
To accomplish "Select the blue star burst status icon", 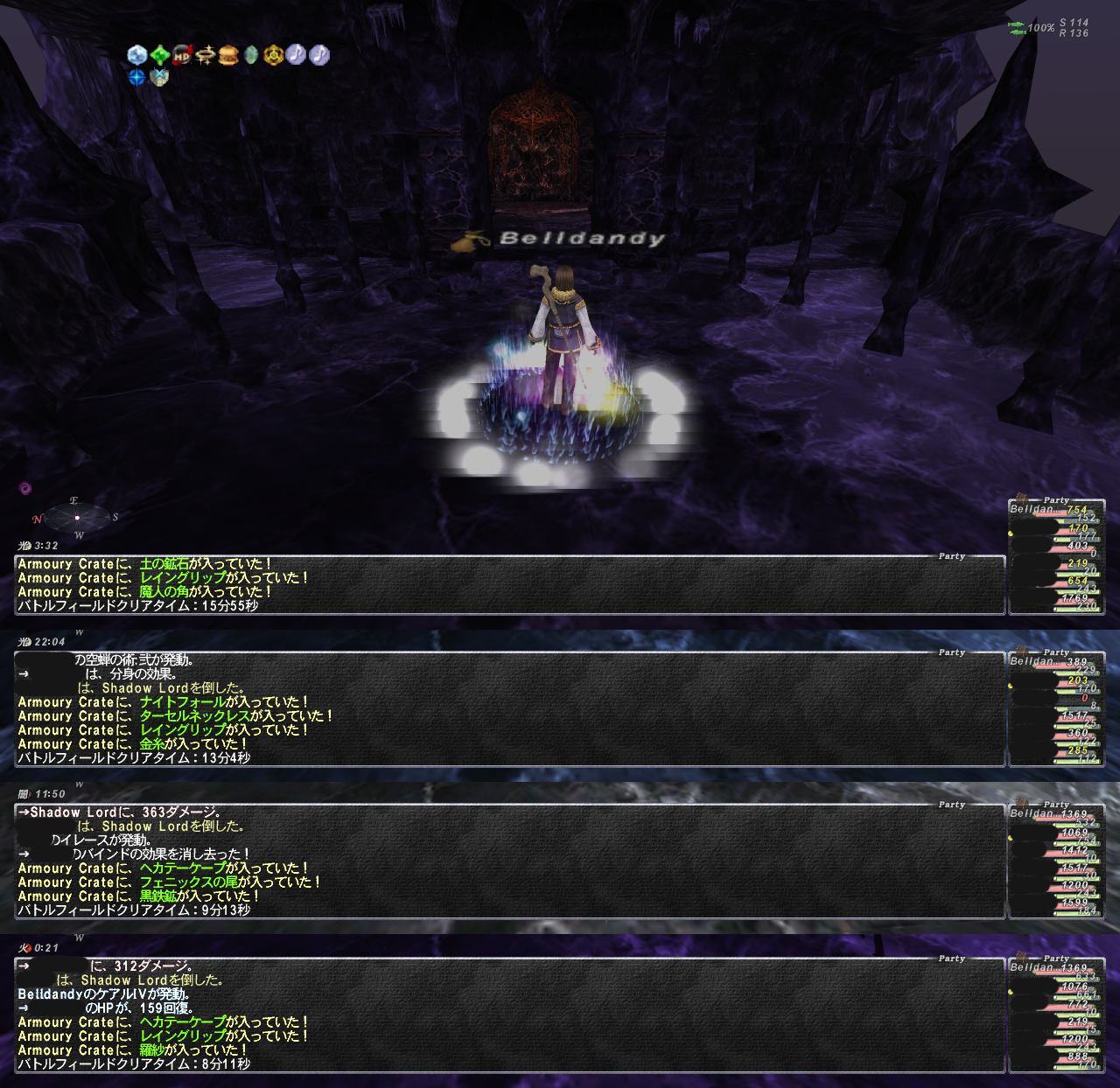I will (137, 77).
